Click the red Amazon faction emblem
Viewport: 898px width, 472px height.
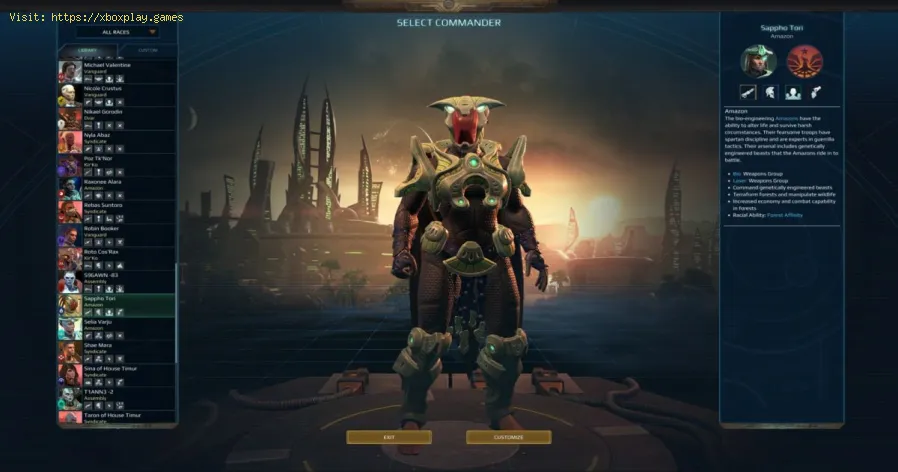pyautogui.click(x=799, y=62)
